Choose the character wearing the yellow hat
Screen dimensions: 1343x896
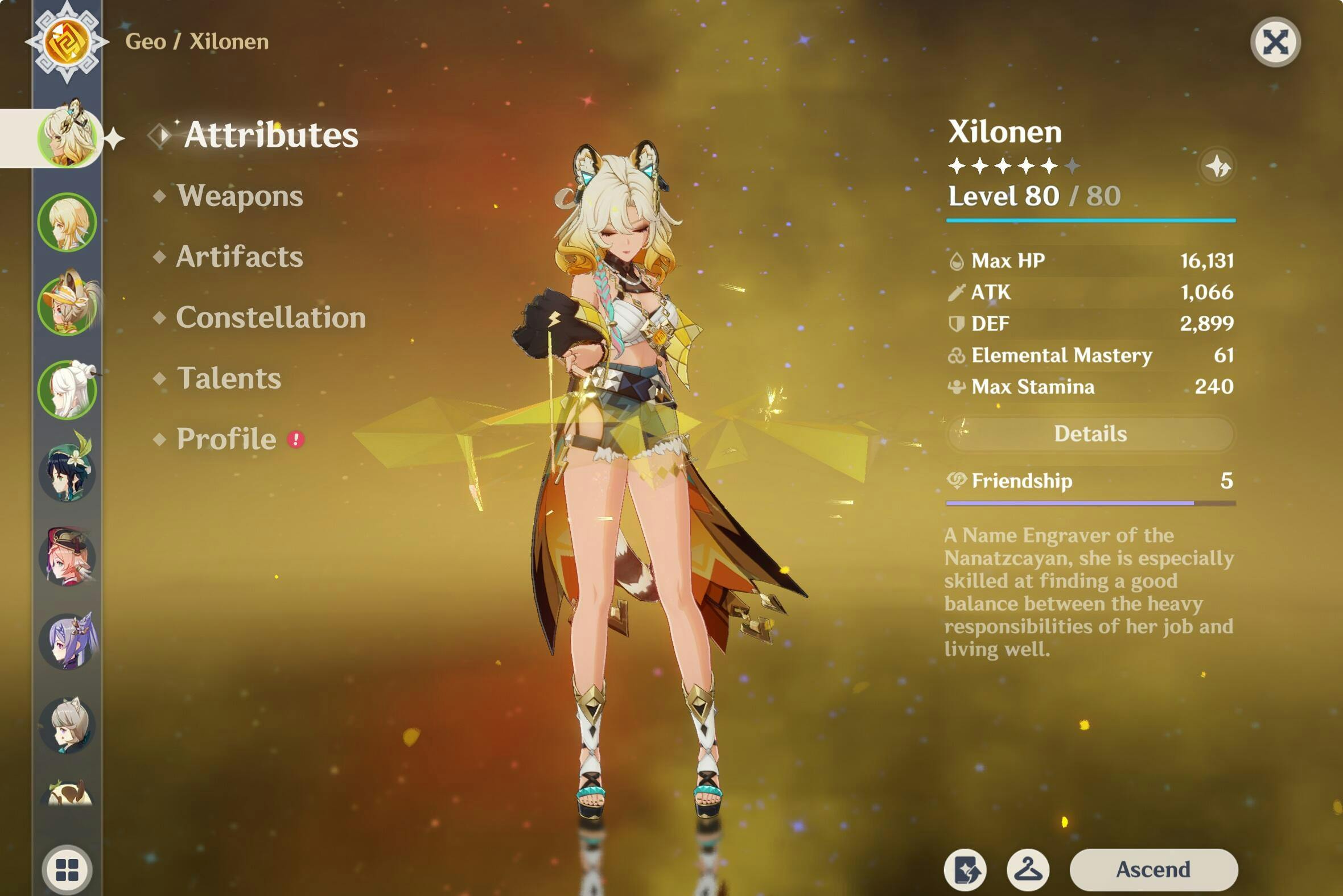[x=67, y=305]
